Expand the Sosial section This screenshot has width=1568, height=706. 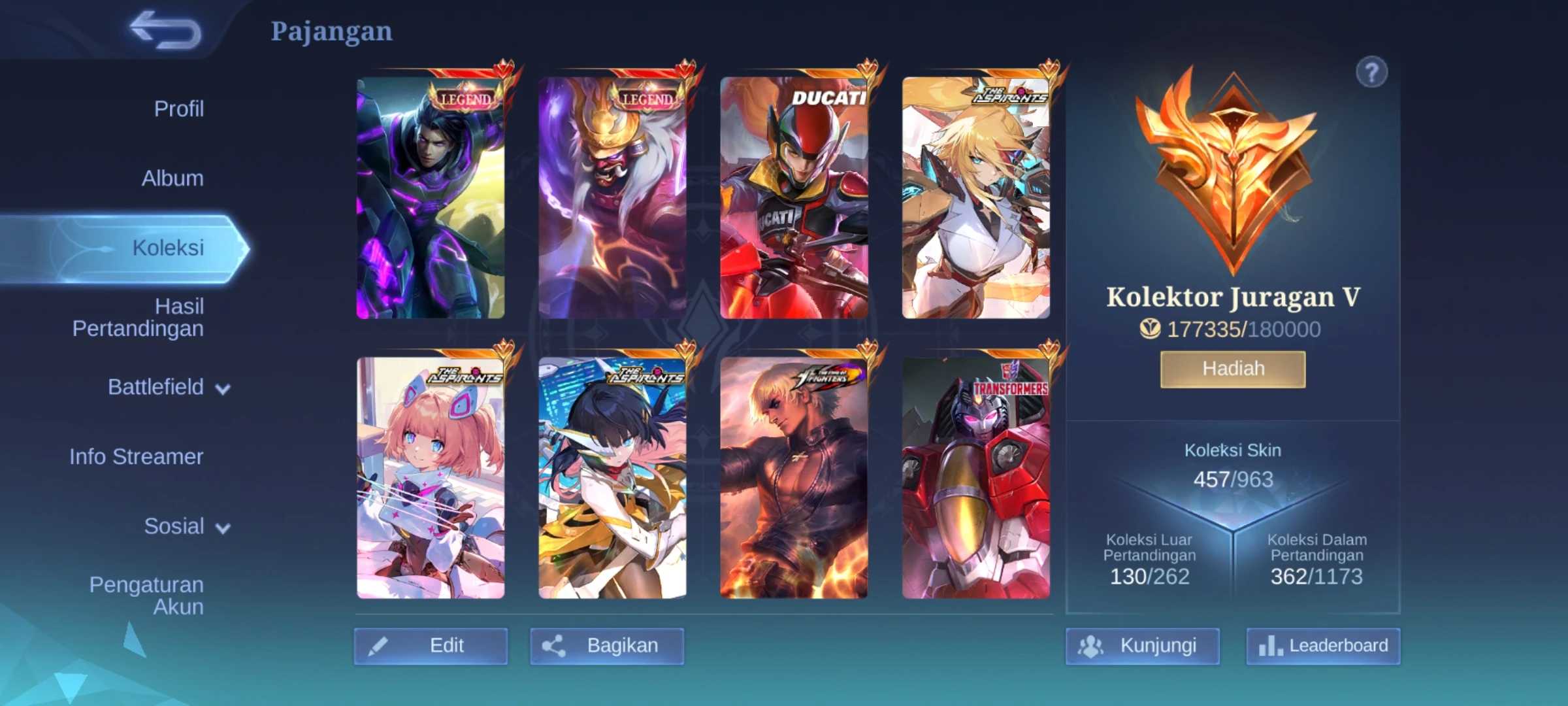186,526
